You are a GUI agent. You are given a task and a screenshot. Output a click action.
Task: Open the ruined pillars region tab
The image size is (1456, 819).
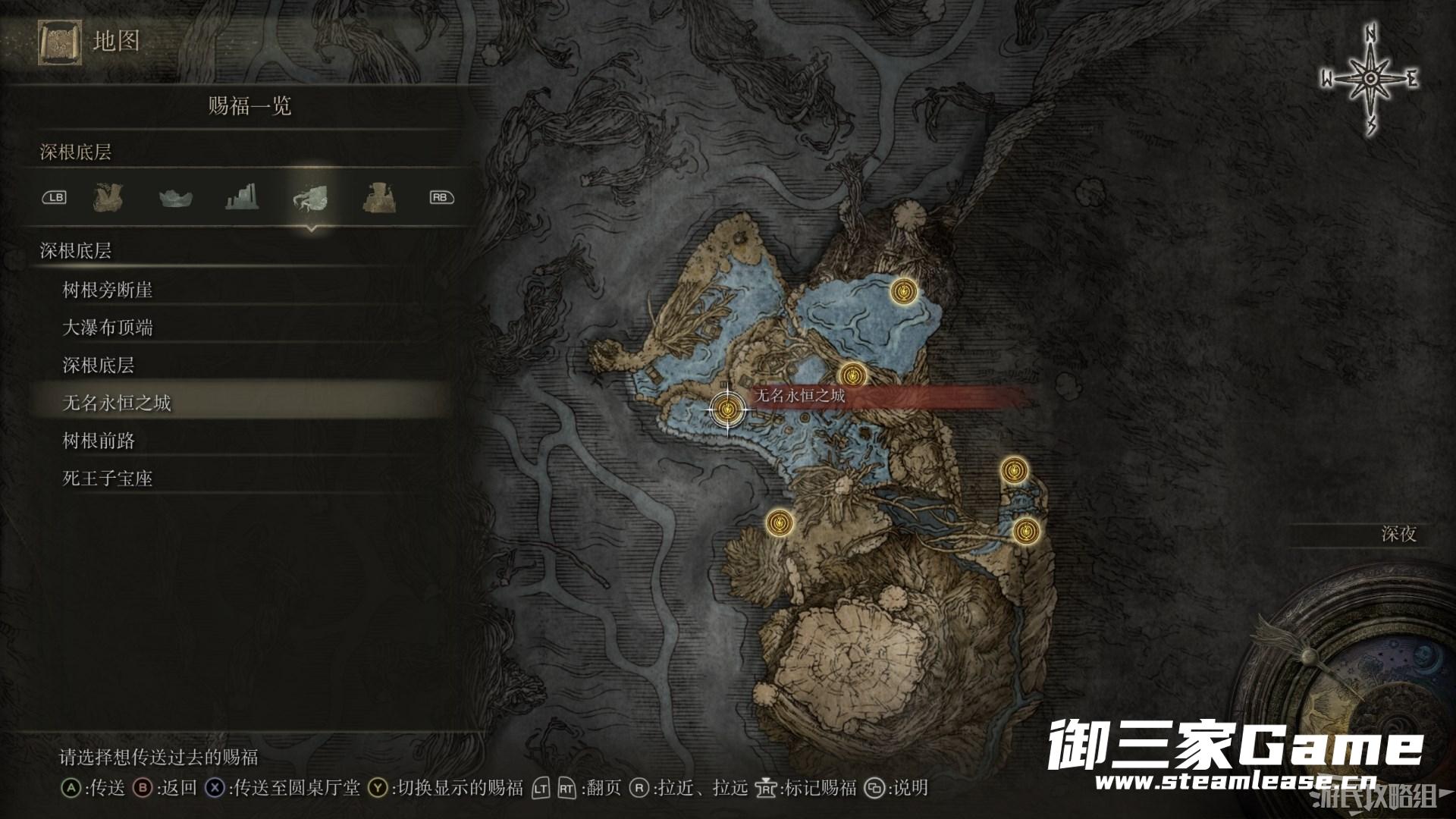point(243,198)
